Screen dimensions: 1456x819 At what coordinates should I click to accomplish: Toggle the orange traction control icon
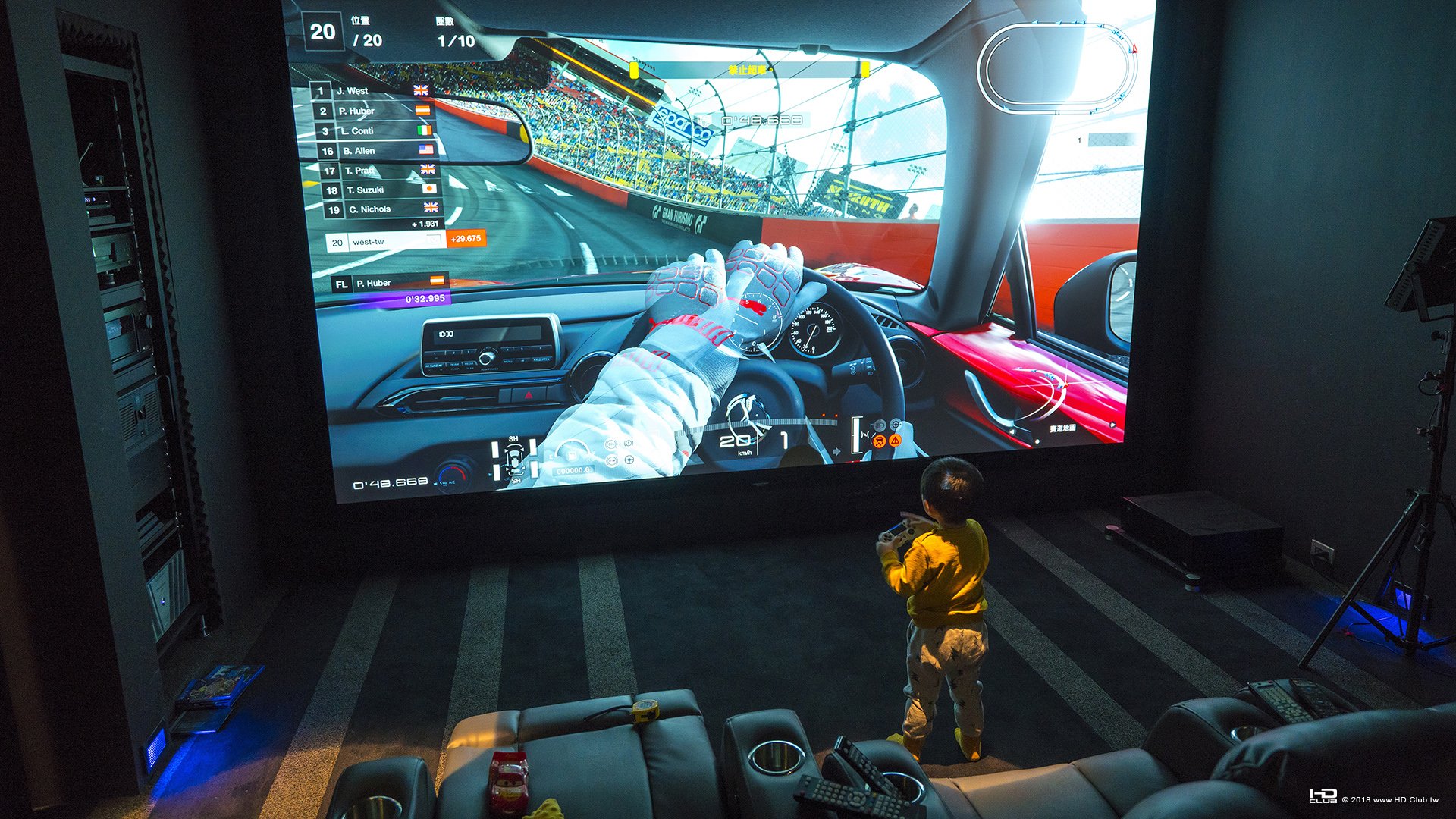point(879,441)
